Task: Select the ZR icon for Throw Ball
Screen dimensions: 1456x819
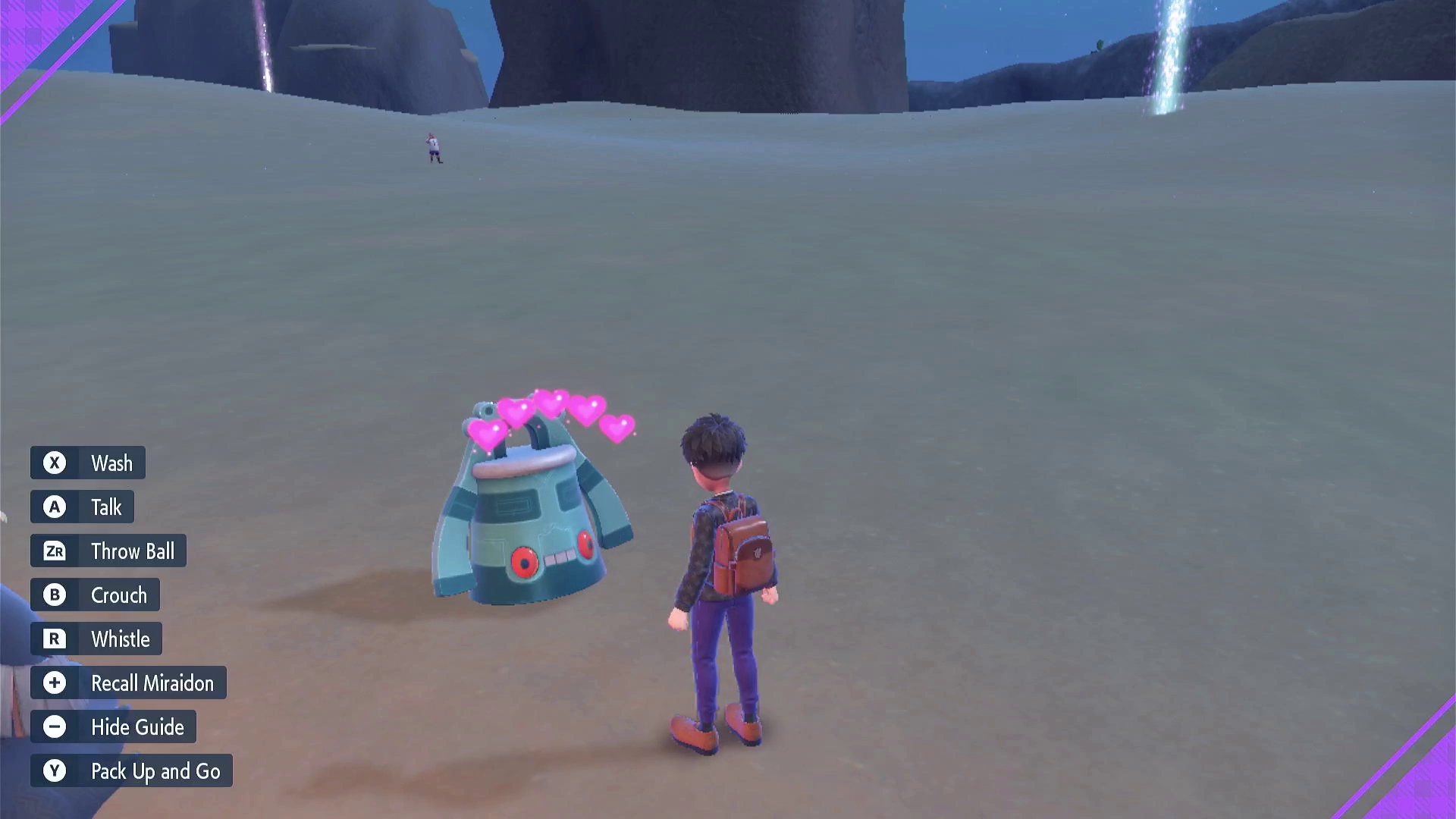Action: click(x=53, y=551)
